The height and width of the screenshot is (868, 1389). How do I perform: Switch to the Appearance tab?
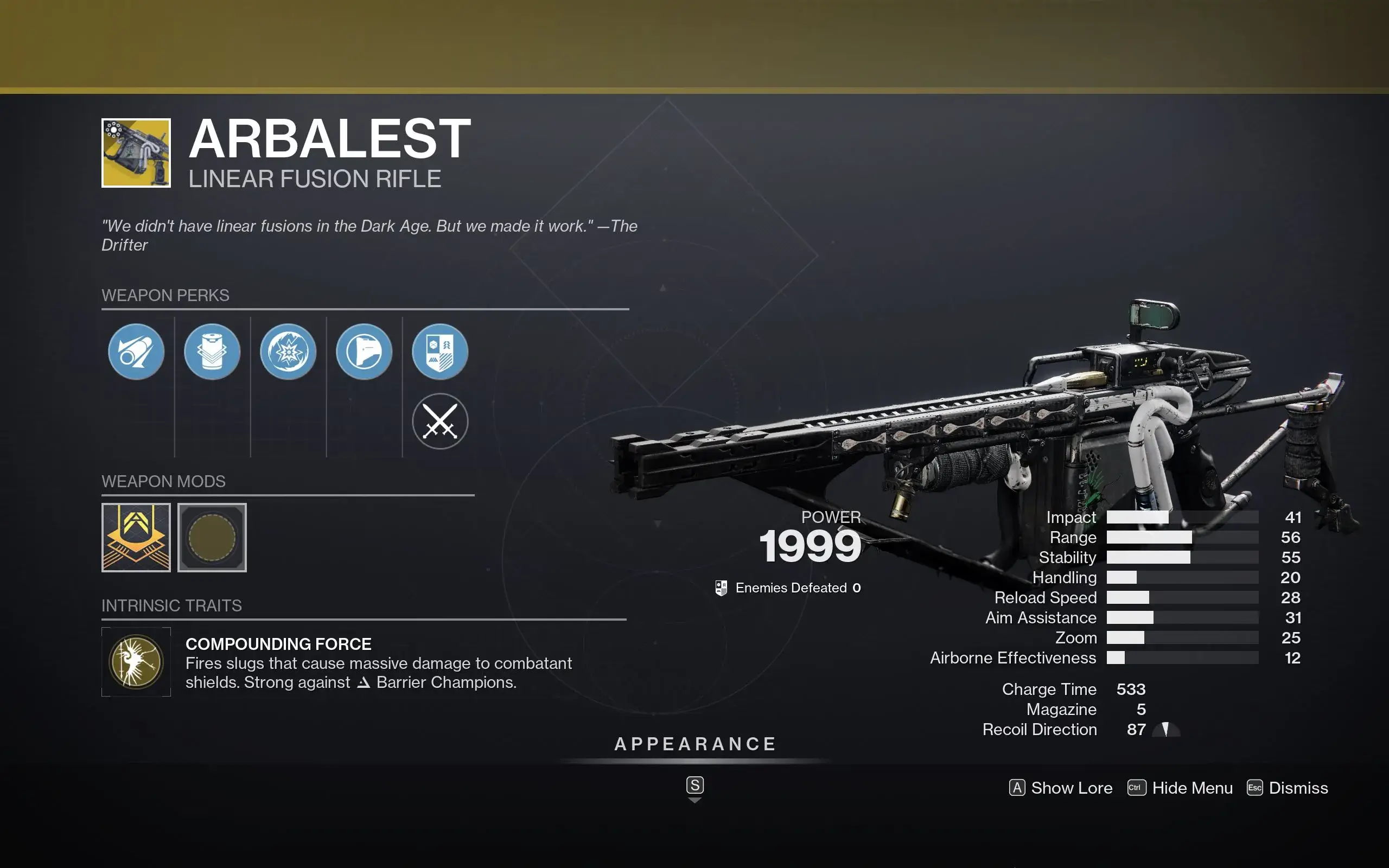point(695,744)
